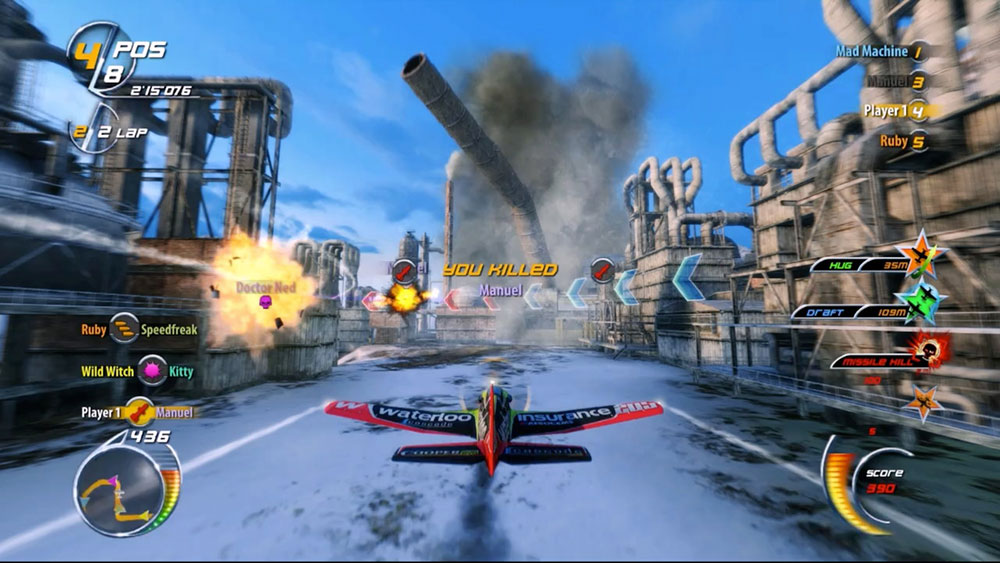Click the Ruby and Speedfreak kill feed icon

pos(124,328)
